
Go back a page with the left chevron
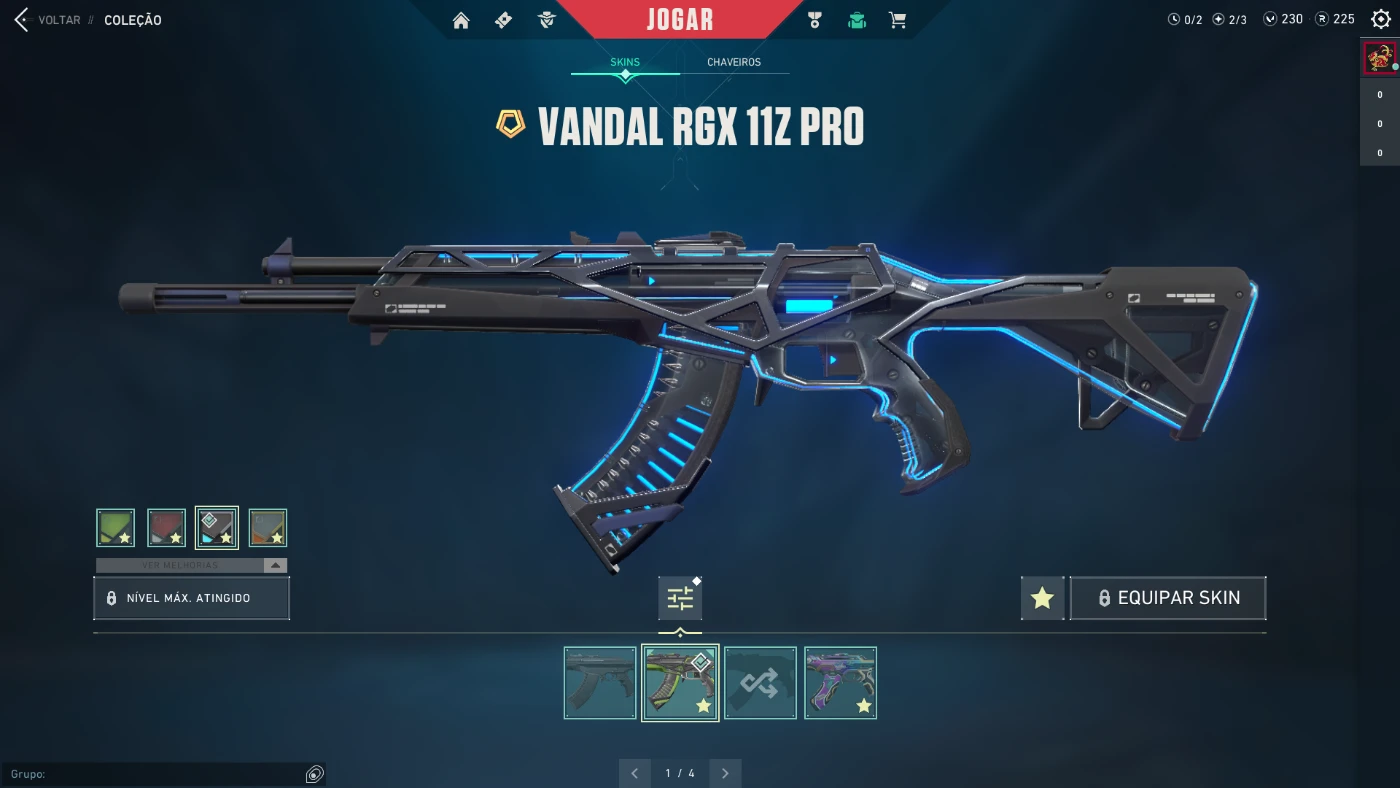(634, 772)
